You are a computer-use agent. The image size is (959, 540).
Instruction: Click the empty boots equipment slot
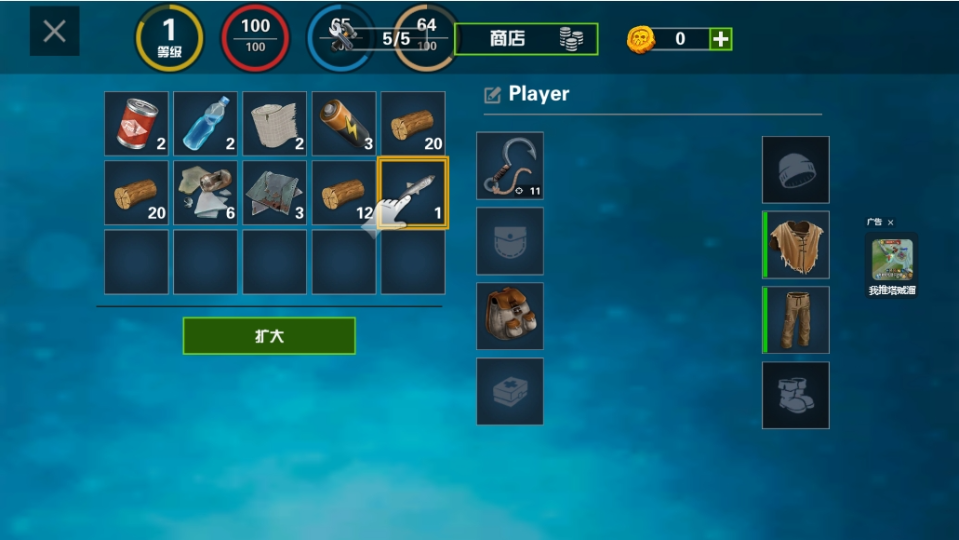point(796,395)
